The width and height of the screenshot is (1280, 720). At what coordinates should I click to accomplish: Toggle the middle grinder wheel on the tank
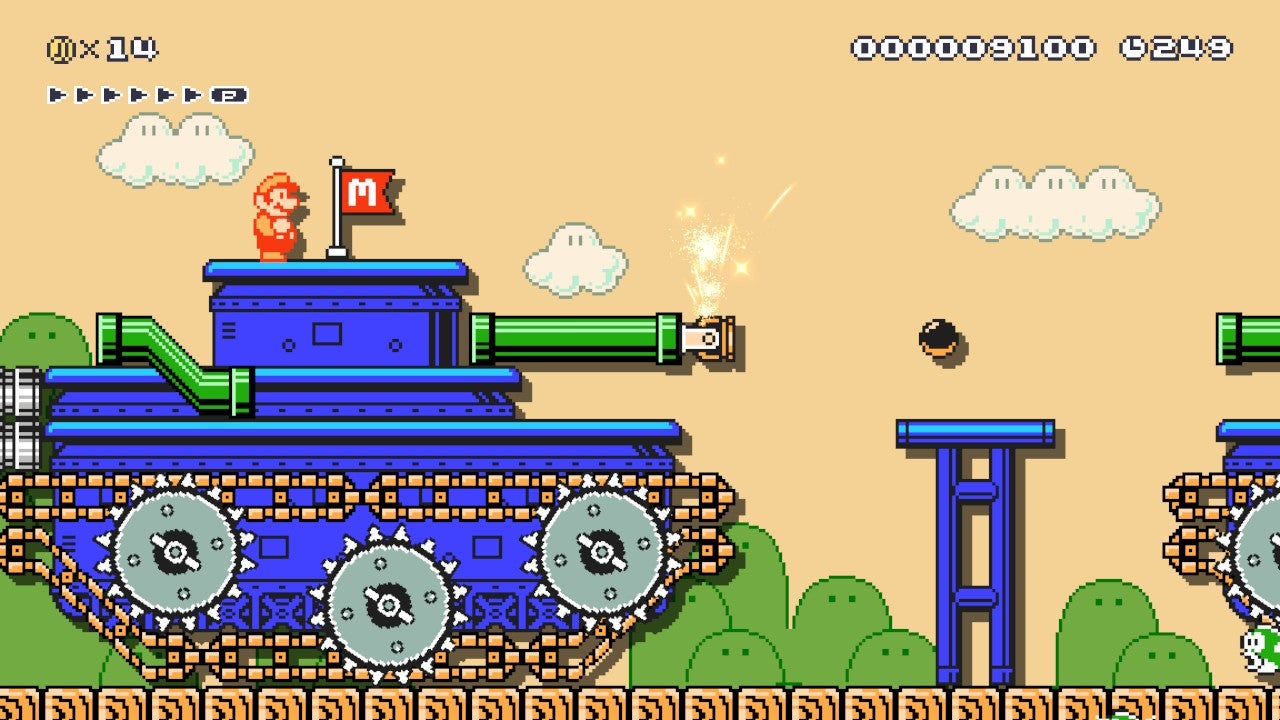[x=390, y=600]
